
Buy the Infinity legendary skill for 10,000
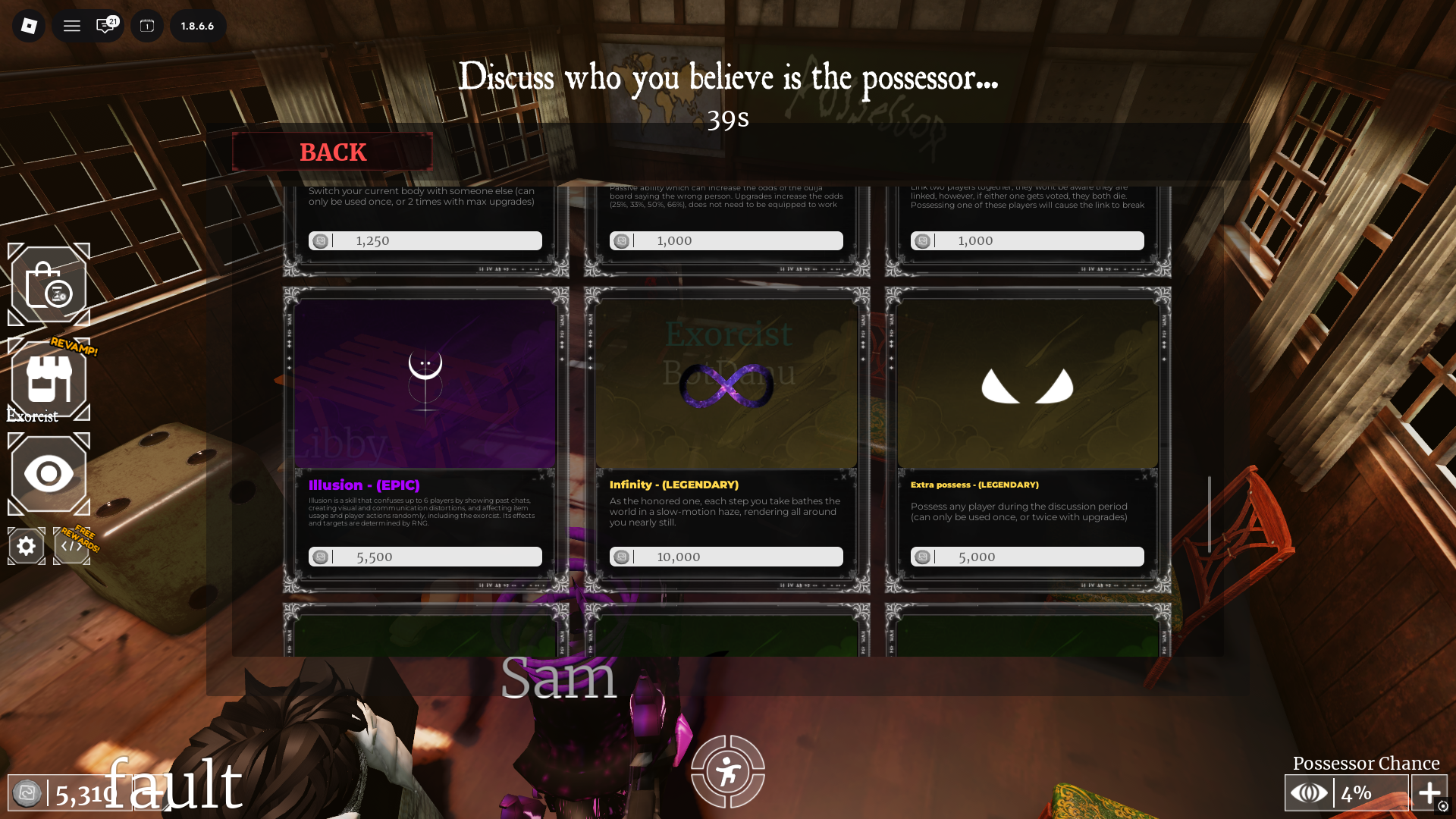point(726,556)
